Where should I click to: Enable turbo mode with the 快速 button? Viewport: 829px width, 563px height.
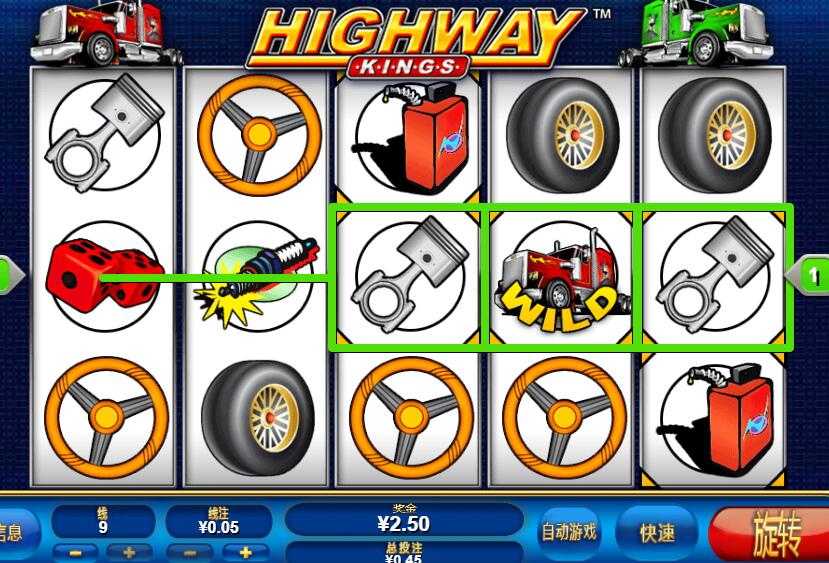(x=657, y=533)
